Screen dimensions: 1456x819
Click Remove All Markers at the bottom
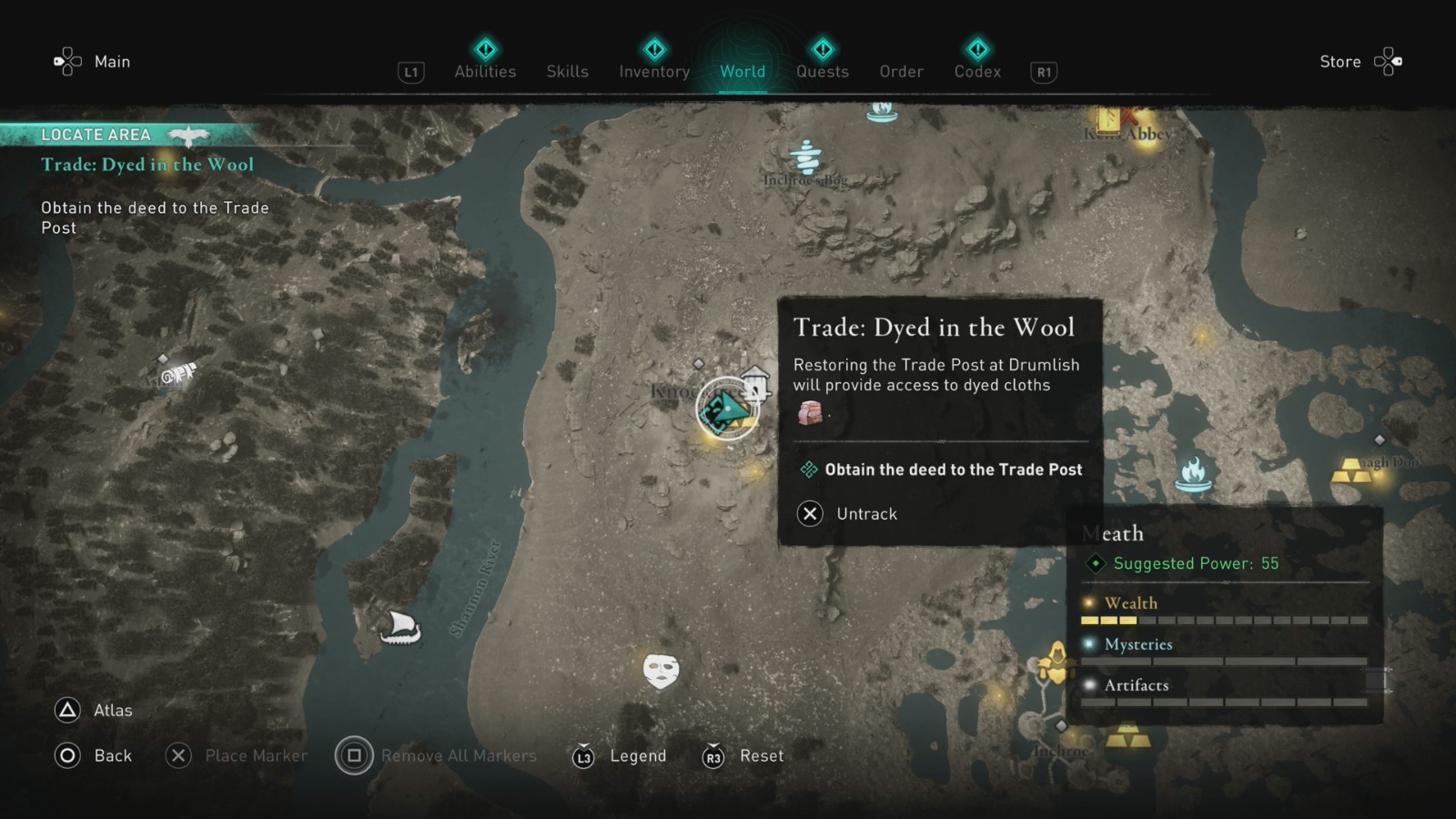tap(437, 755)
